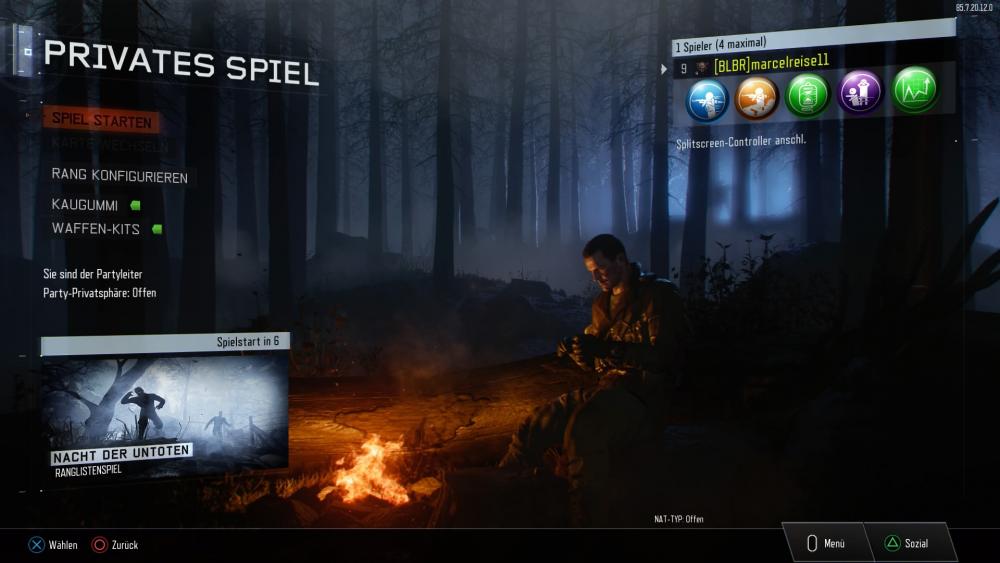Click the orange crouching soldier gum icon
The width and height of the screenshot is (1000, 563).
click(x=757, y=97)
